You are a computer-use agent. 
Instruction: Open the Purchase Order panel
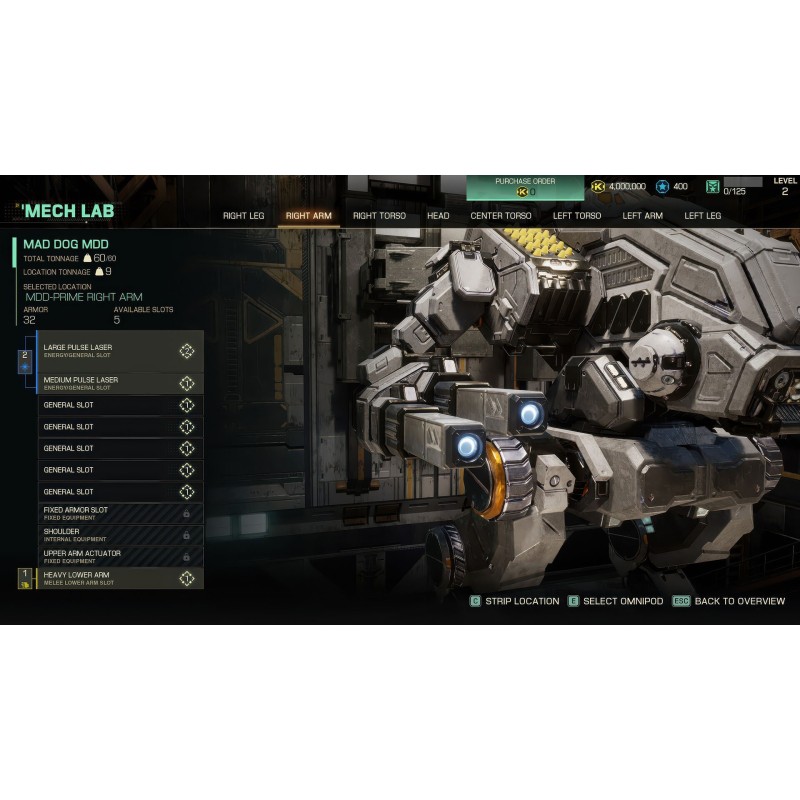click(x=525, y=186)
